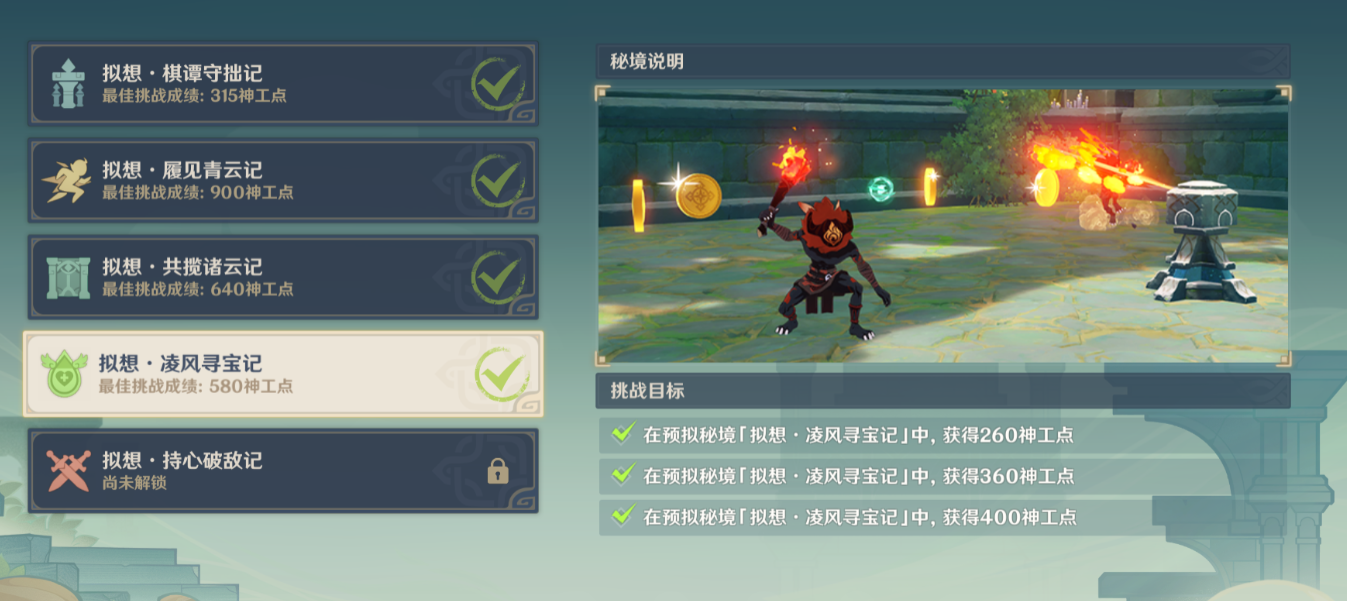The image size is (1347, 601).
Task: Choose the 拟想·履见青云记 stage
Action: tap(283, 181)
